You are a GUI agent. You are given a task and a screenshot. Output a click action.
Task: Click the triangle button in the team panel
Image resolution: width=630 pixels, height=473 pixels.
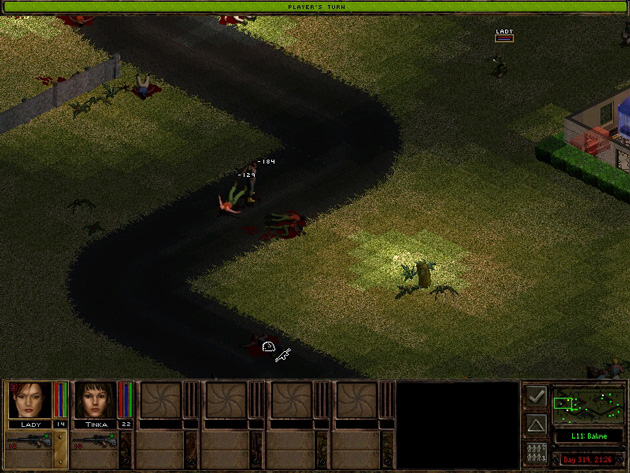tap(536, 426)
